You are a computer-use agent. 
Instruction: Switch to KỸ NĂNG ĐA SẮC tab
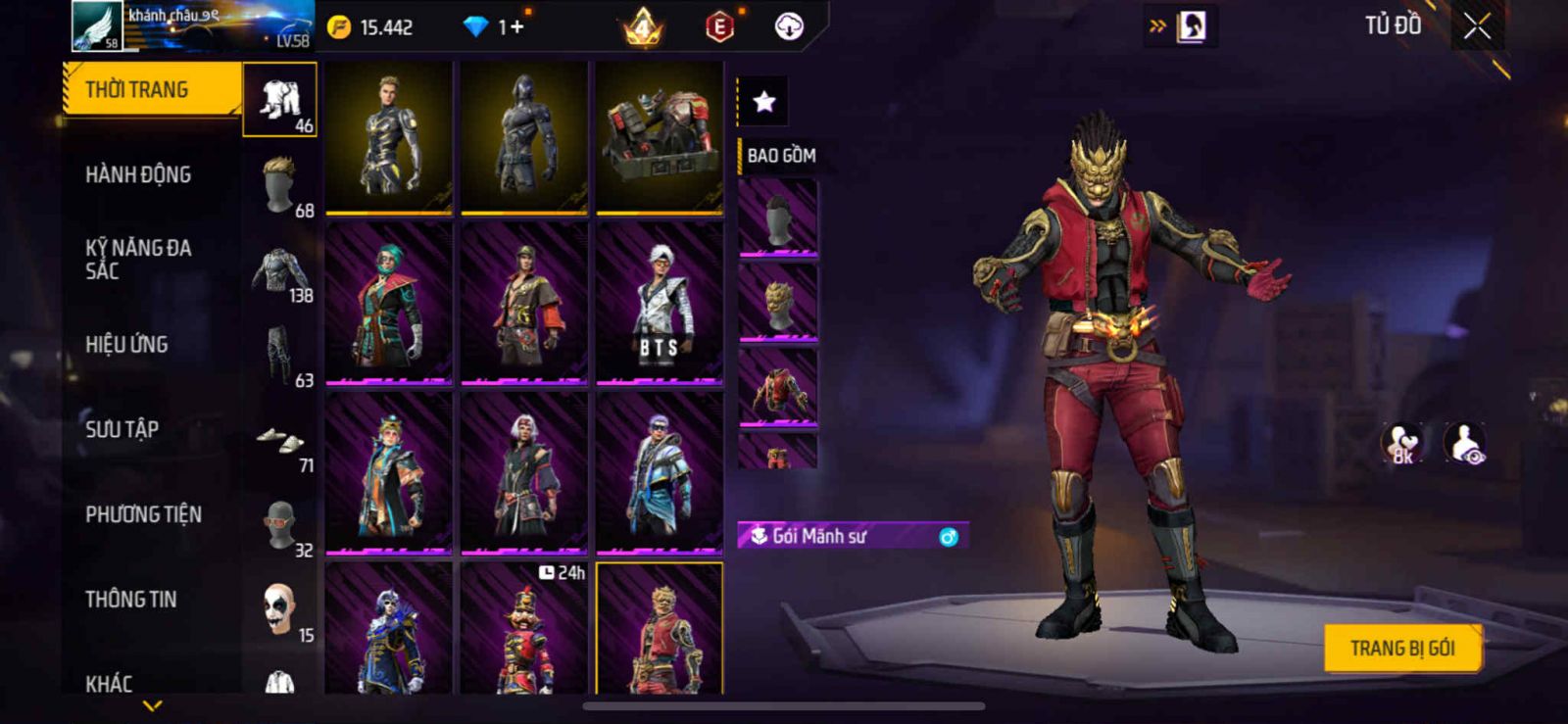[x=139, y=260]
